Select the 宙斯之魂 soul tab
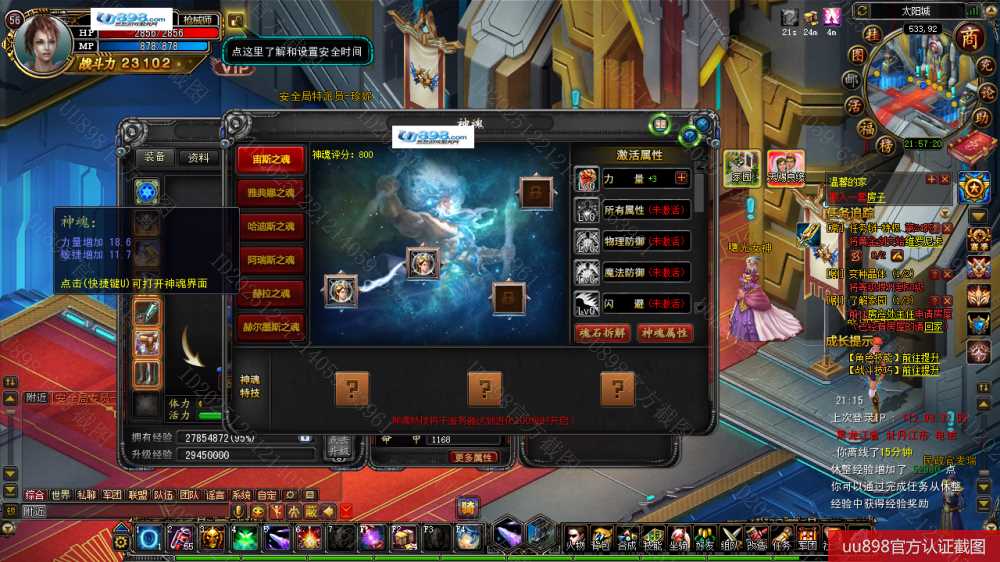The image size is (1000, 562). coord(271,161)
